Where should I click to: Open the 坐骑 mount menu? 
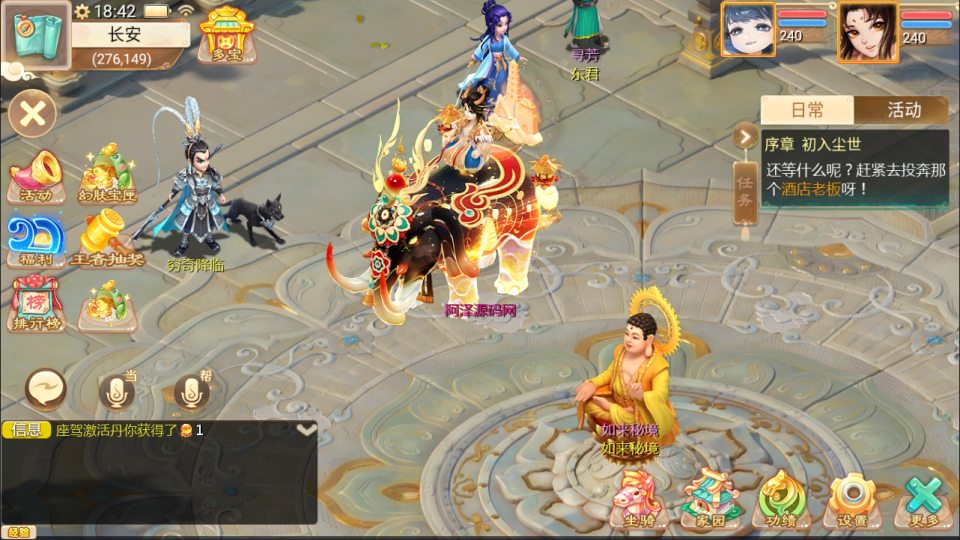638,497
